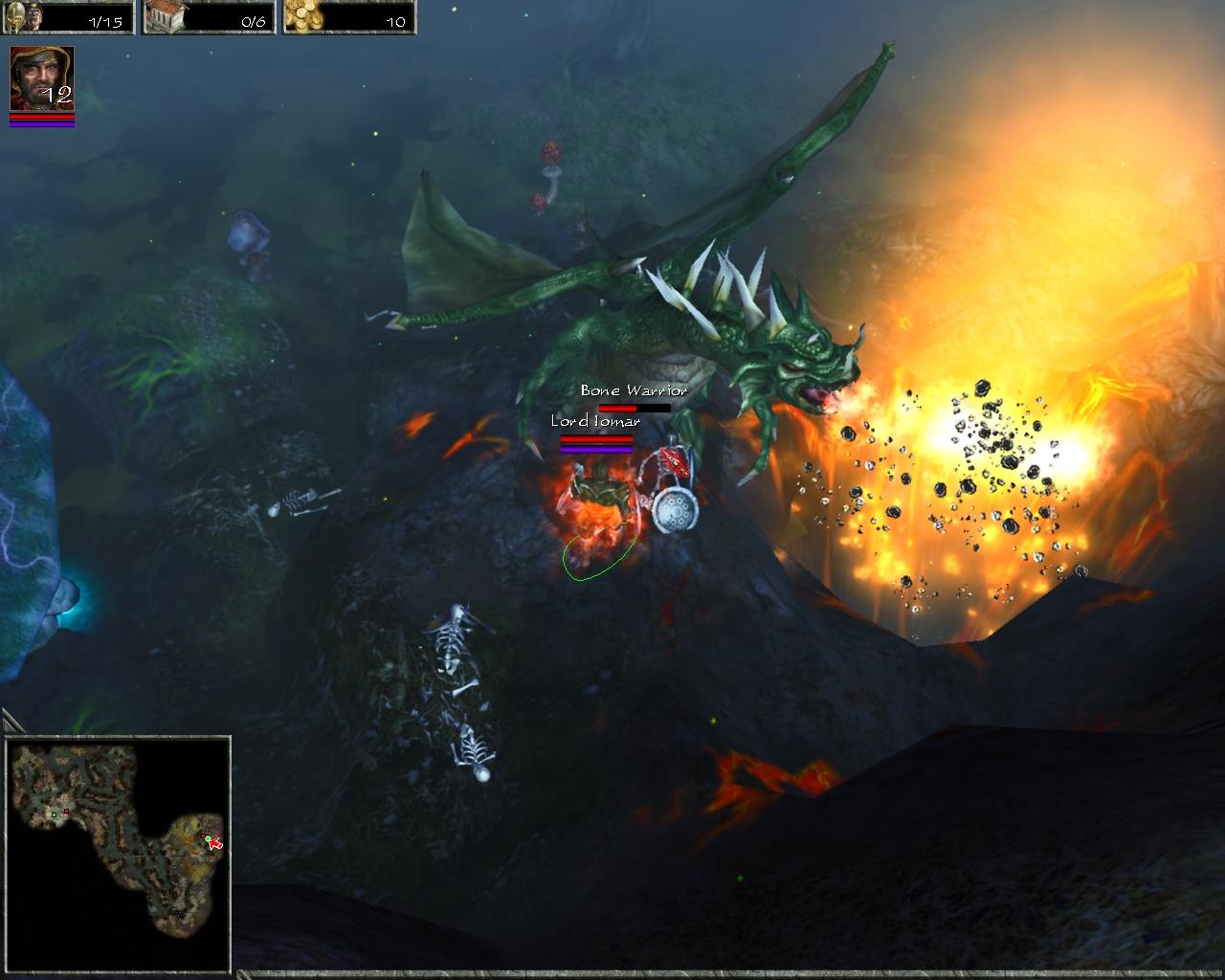The width and height of the screenshot is (1225, 980).
Task: Click the white camera arrow on the minimap
Action: (x=214, y=844)
